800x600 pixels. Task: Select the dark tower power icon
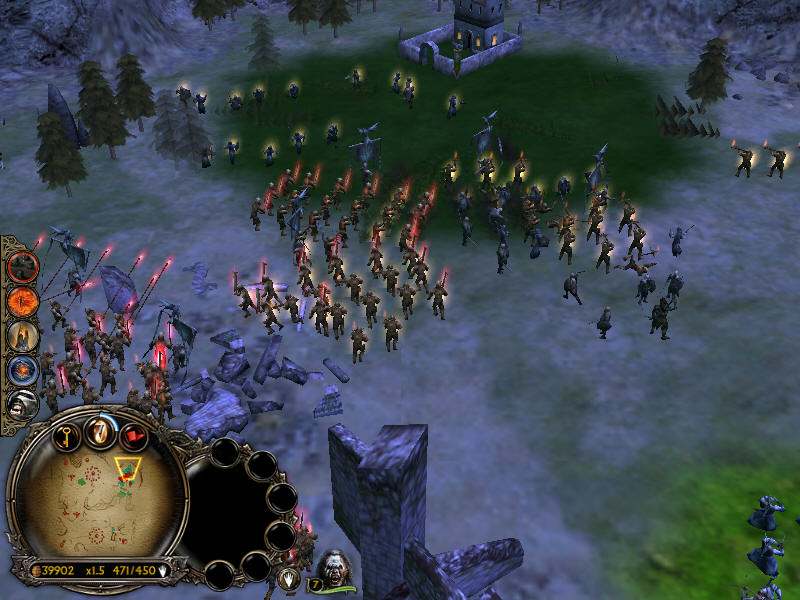(x=23, y=336)
